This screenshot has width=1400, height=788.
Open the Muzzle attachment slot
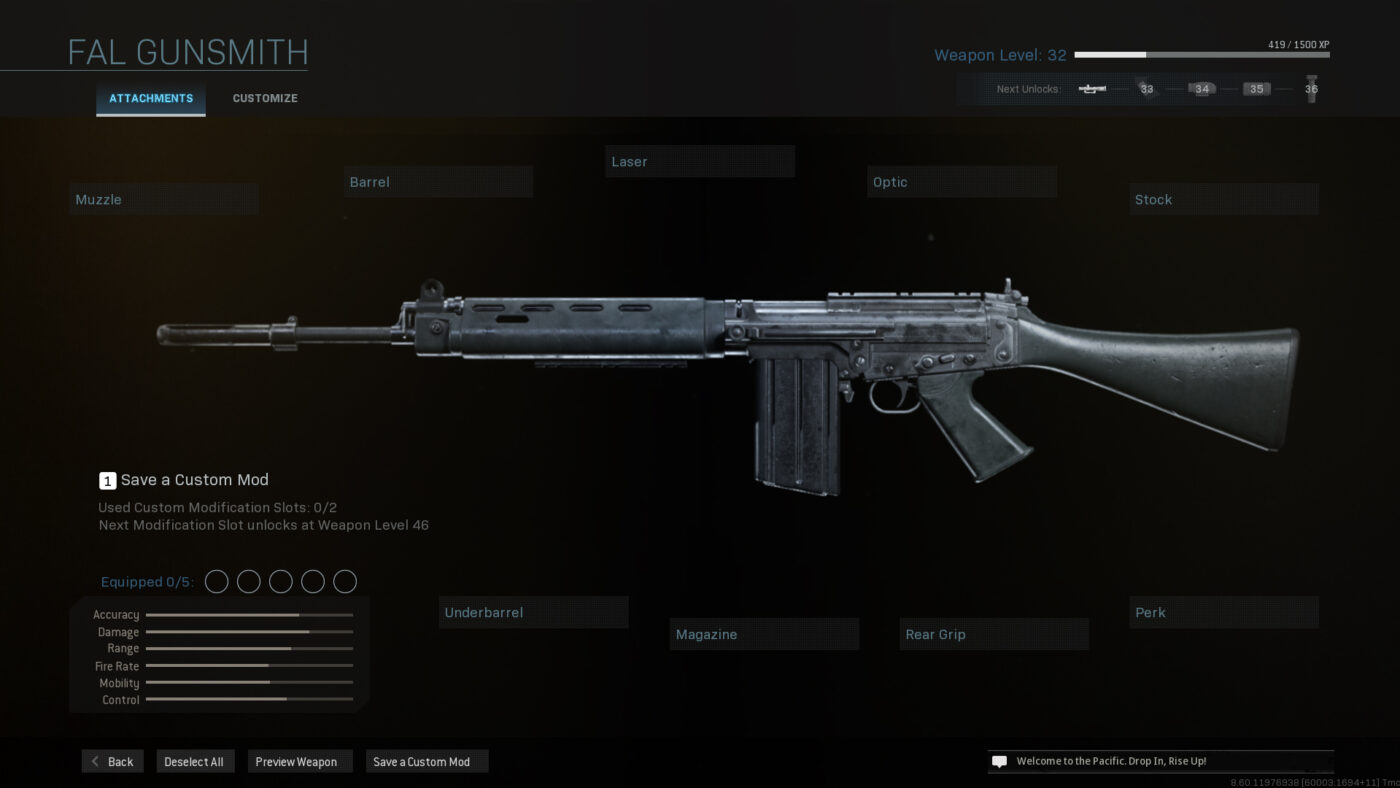coord(163,198)
